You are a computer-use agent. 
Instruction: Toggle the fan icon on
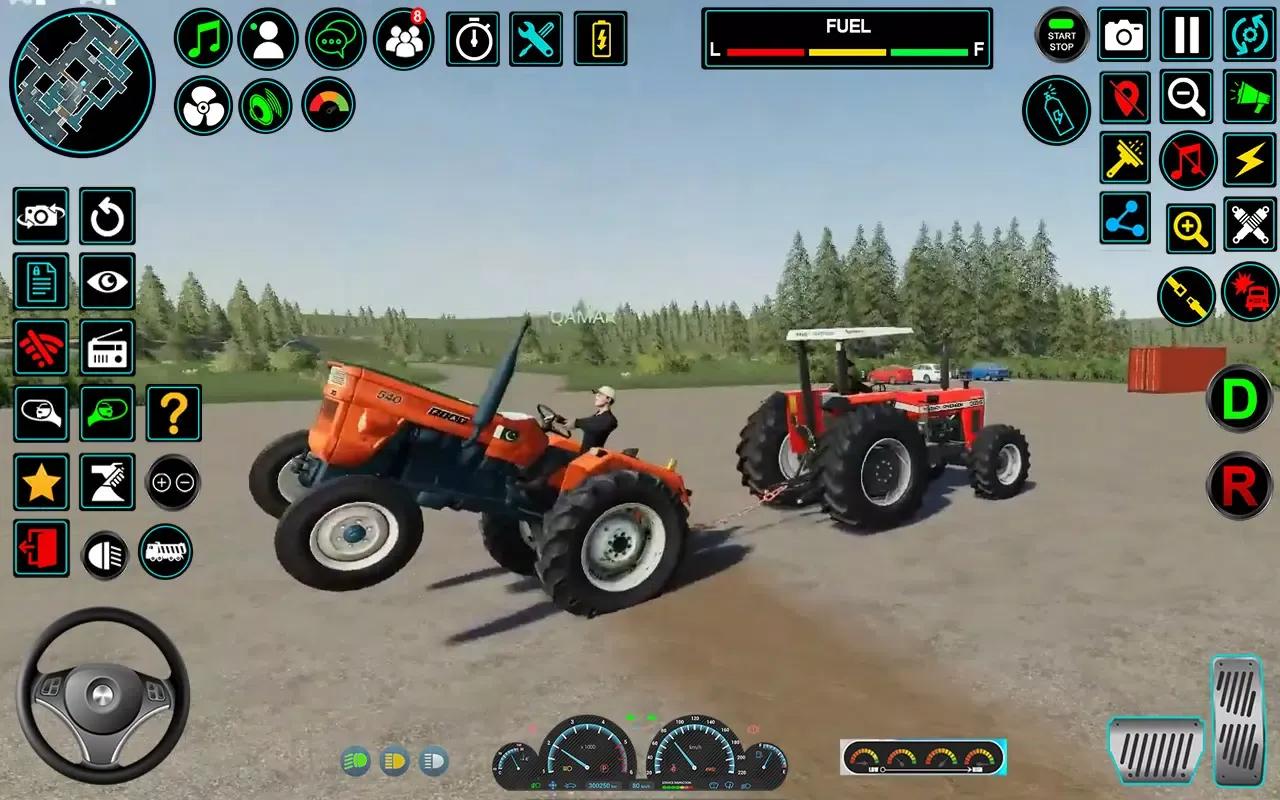203,104
